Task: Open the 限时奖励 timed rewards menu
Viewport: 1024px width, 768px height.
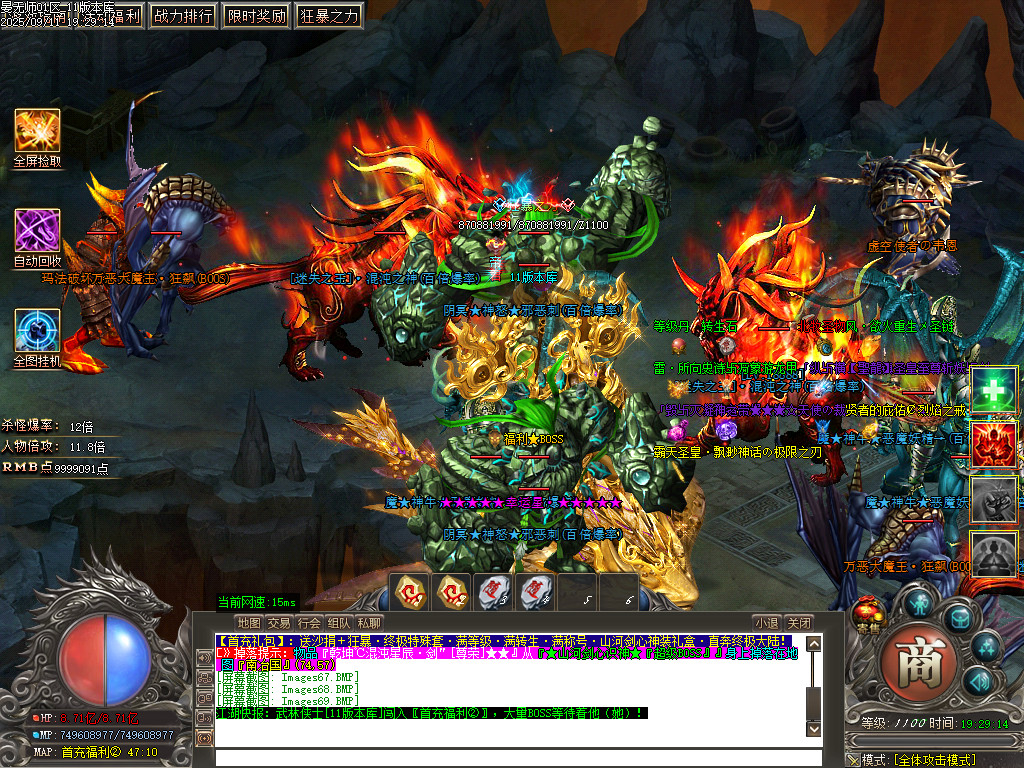Action: 256,15
